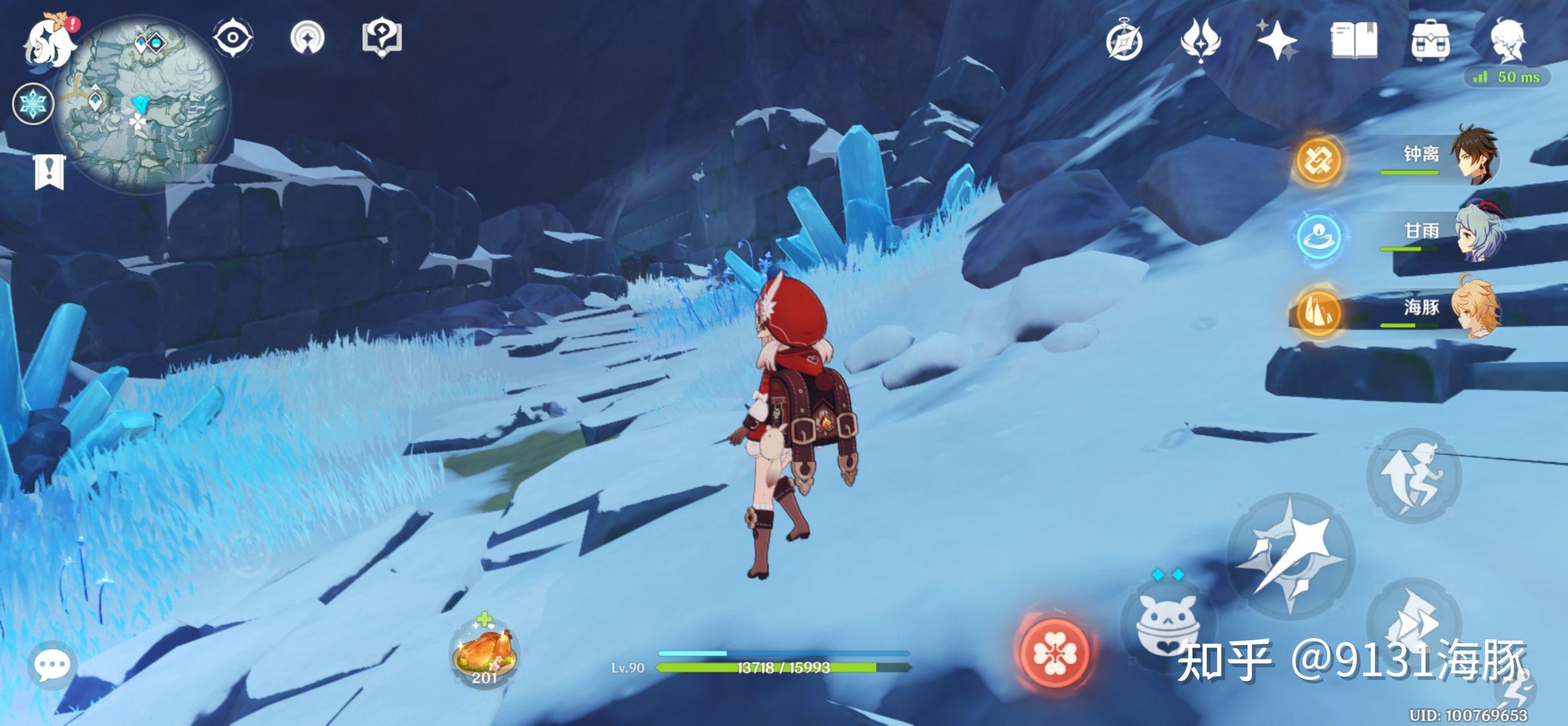Open the adventure compass icon
1568x726 pixels.
(x=1124, y=42)
